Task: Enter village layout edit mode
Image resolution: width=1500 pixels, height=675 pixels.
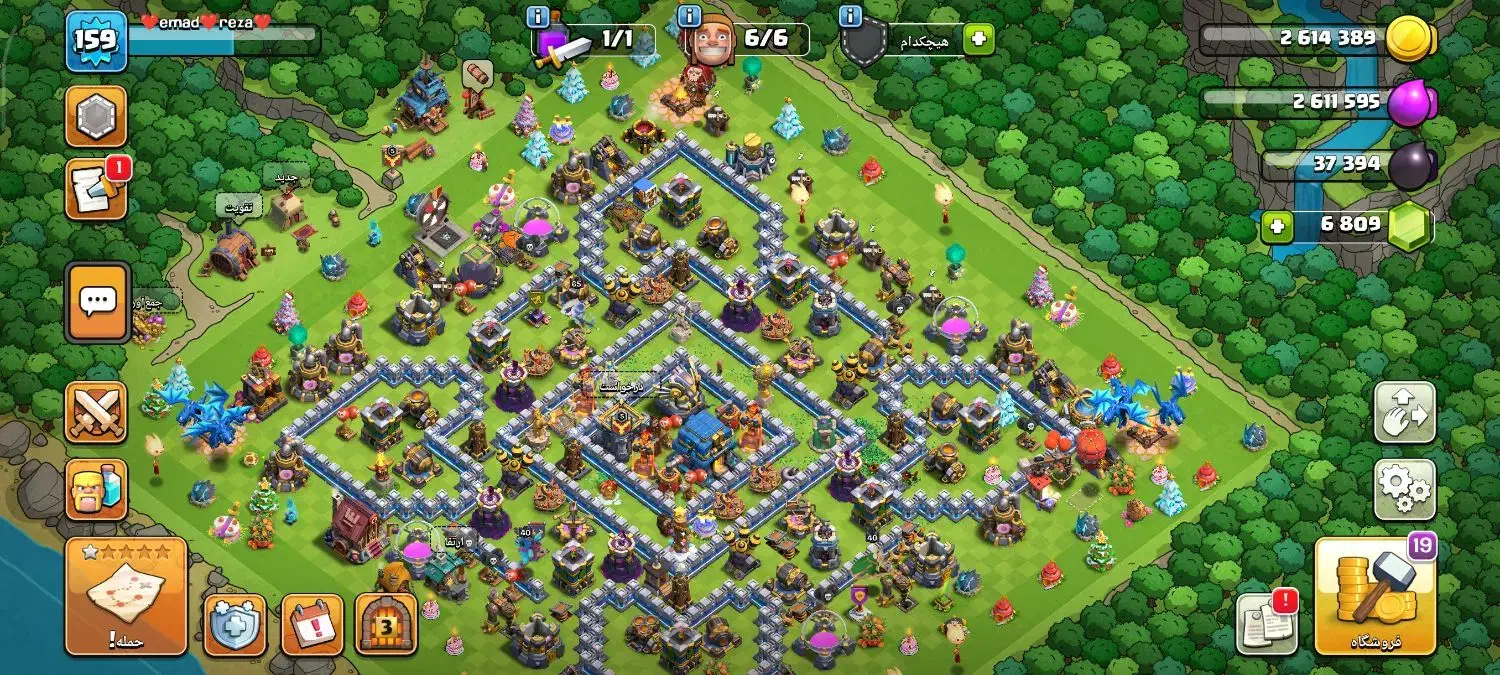Action: pos(1405,412)
